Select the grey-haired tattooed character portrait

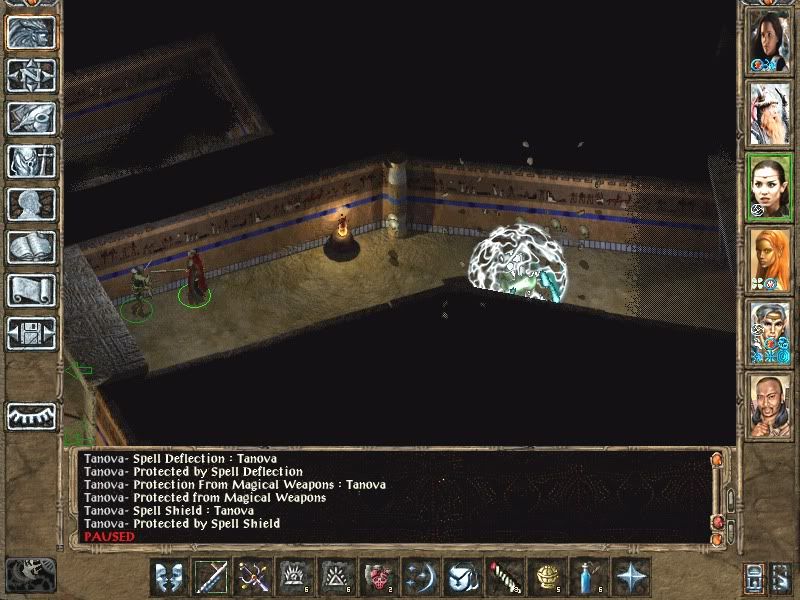(770, 330)
